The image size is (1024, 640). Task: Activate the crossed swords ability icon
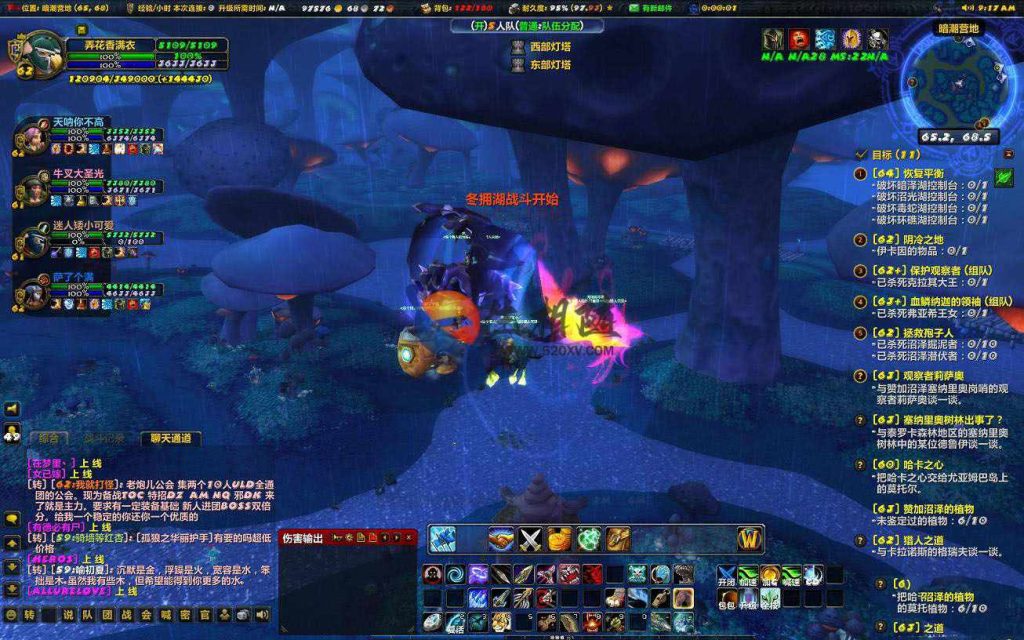click(530, 539)
